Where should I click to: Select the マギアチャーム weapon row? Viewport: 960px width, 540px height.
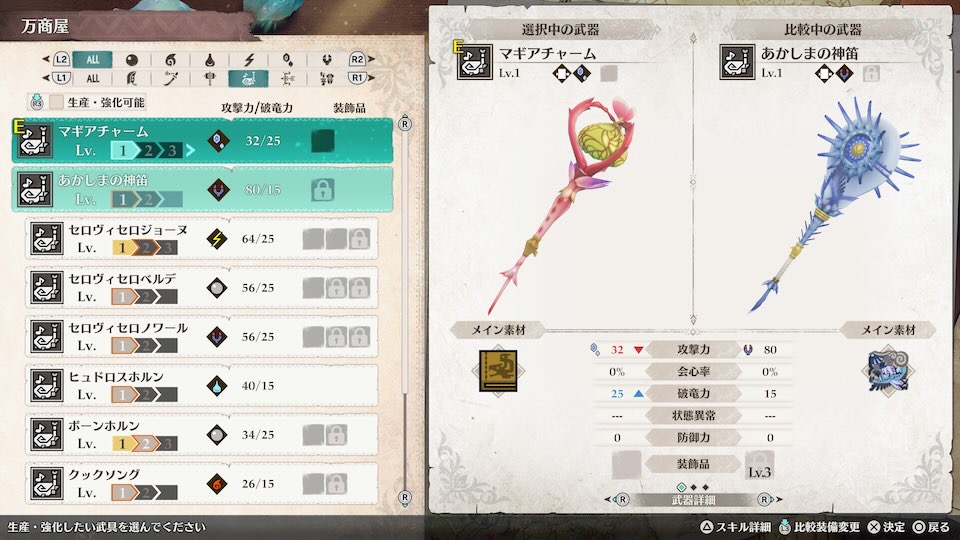tap(202, 141)
